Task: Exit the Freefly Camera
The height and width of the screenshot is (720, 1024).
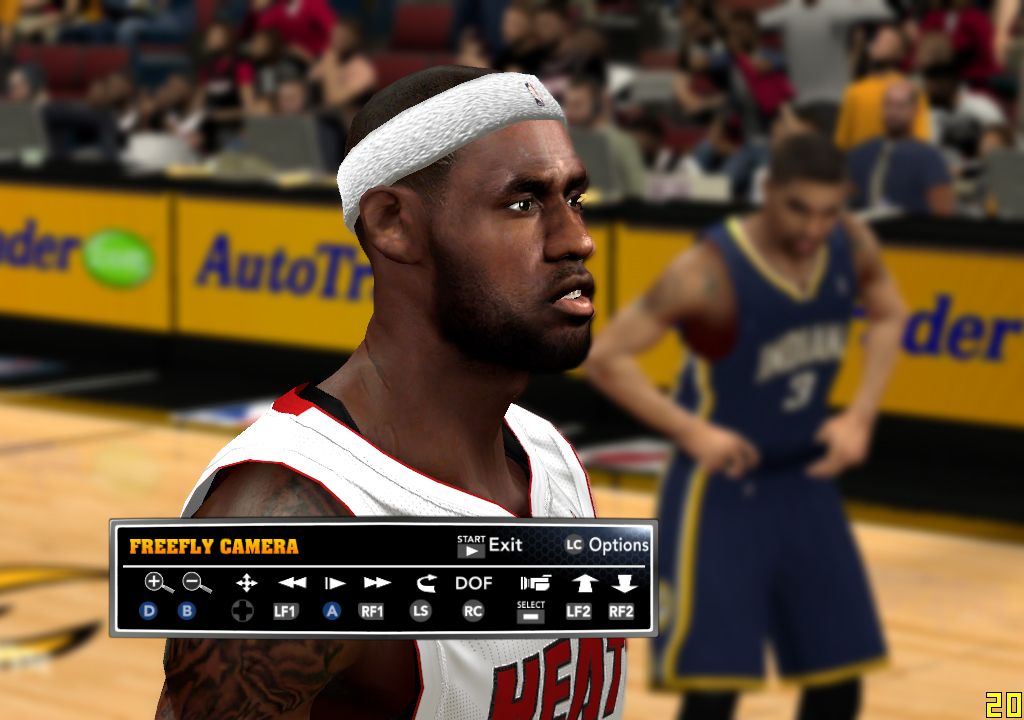Action: coord(490,545)
